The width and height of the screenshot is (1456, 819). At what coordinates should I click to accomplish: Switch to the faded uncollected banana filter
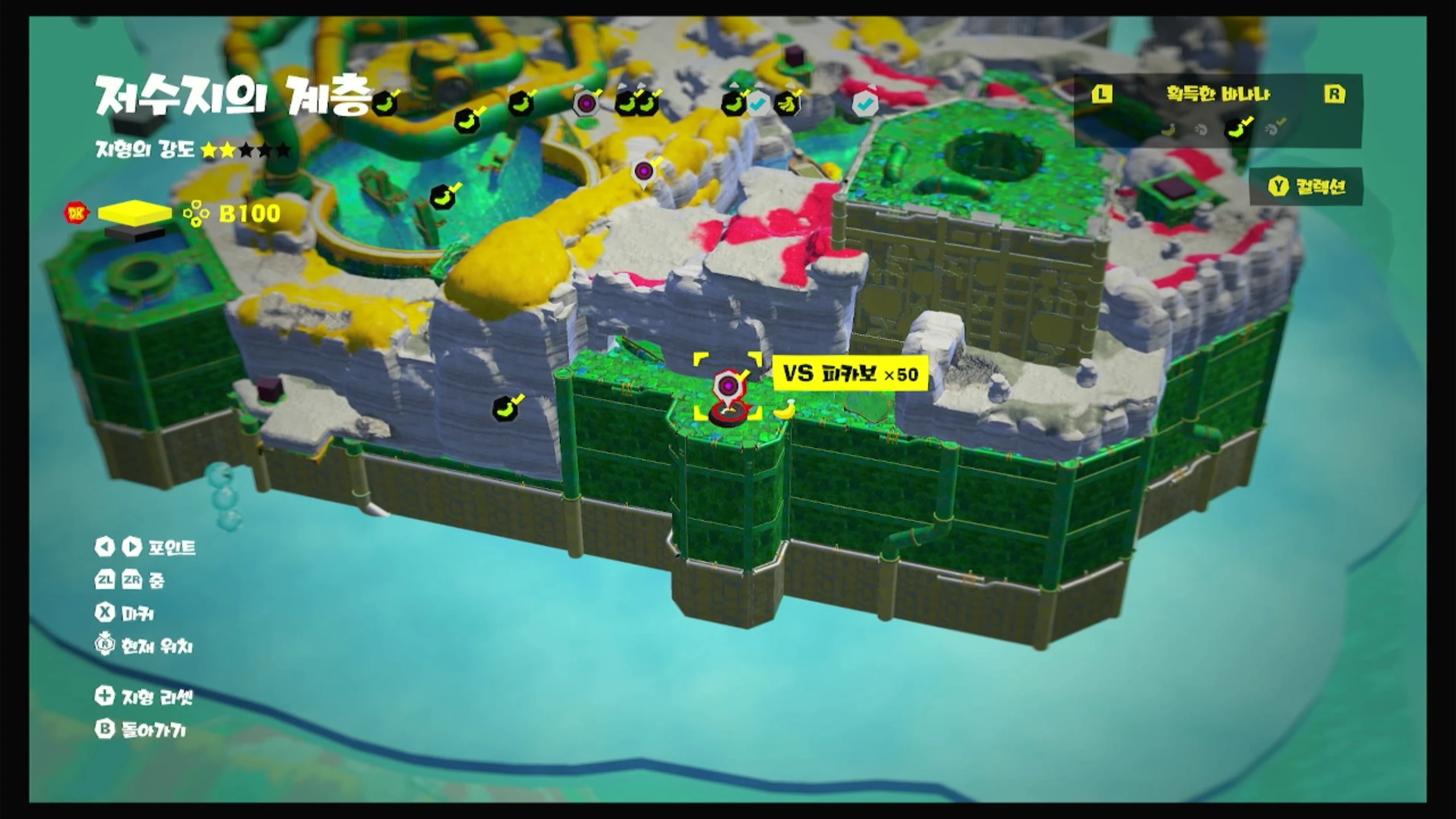pyautogui.click(x=1169, y=130)
